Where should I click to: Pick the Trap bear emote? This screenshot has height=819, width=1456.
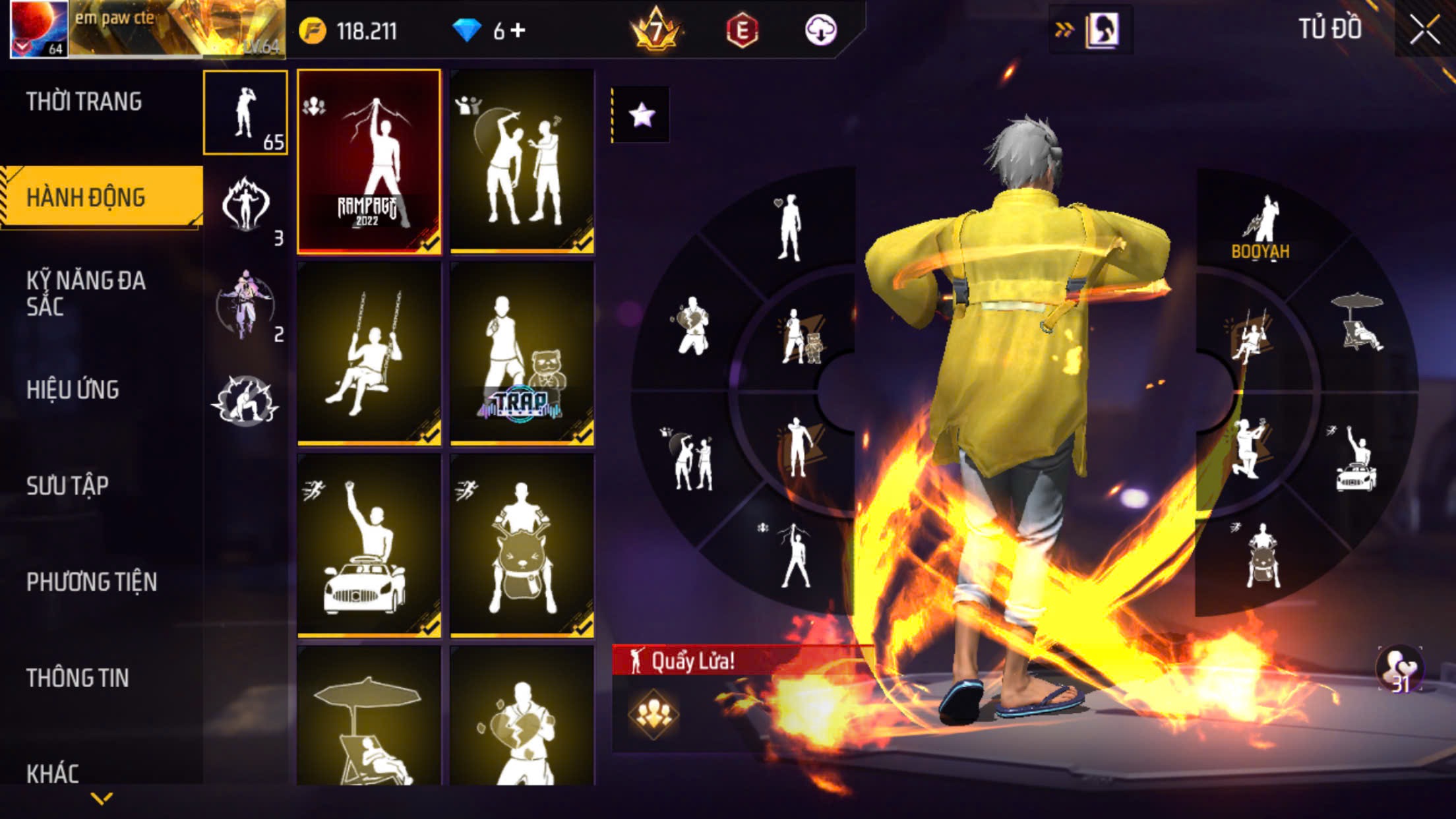522,353
